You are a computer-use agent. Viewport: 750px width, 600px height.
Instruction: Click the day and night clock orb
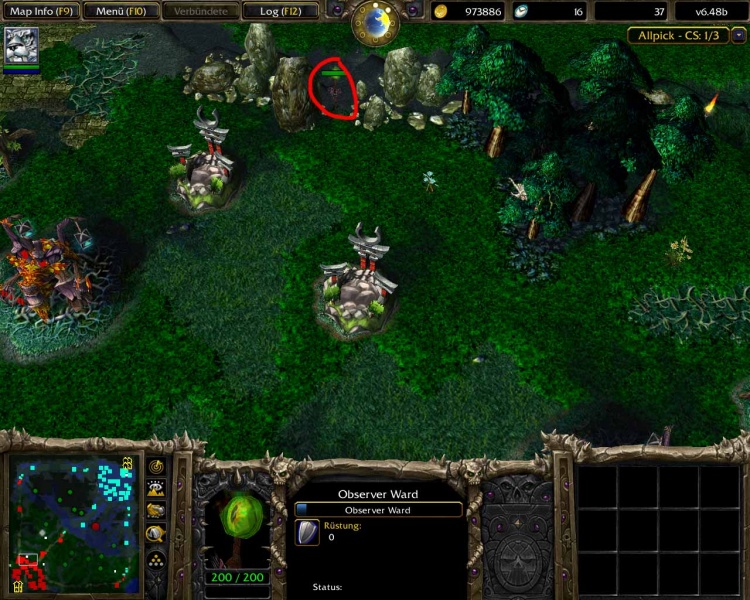tap(377, 22)
